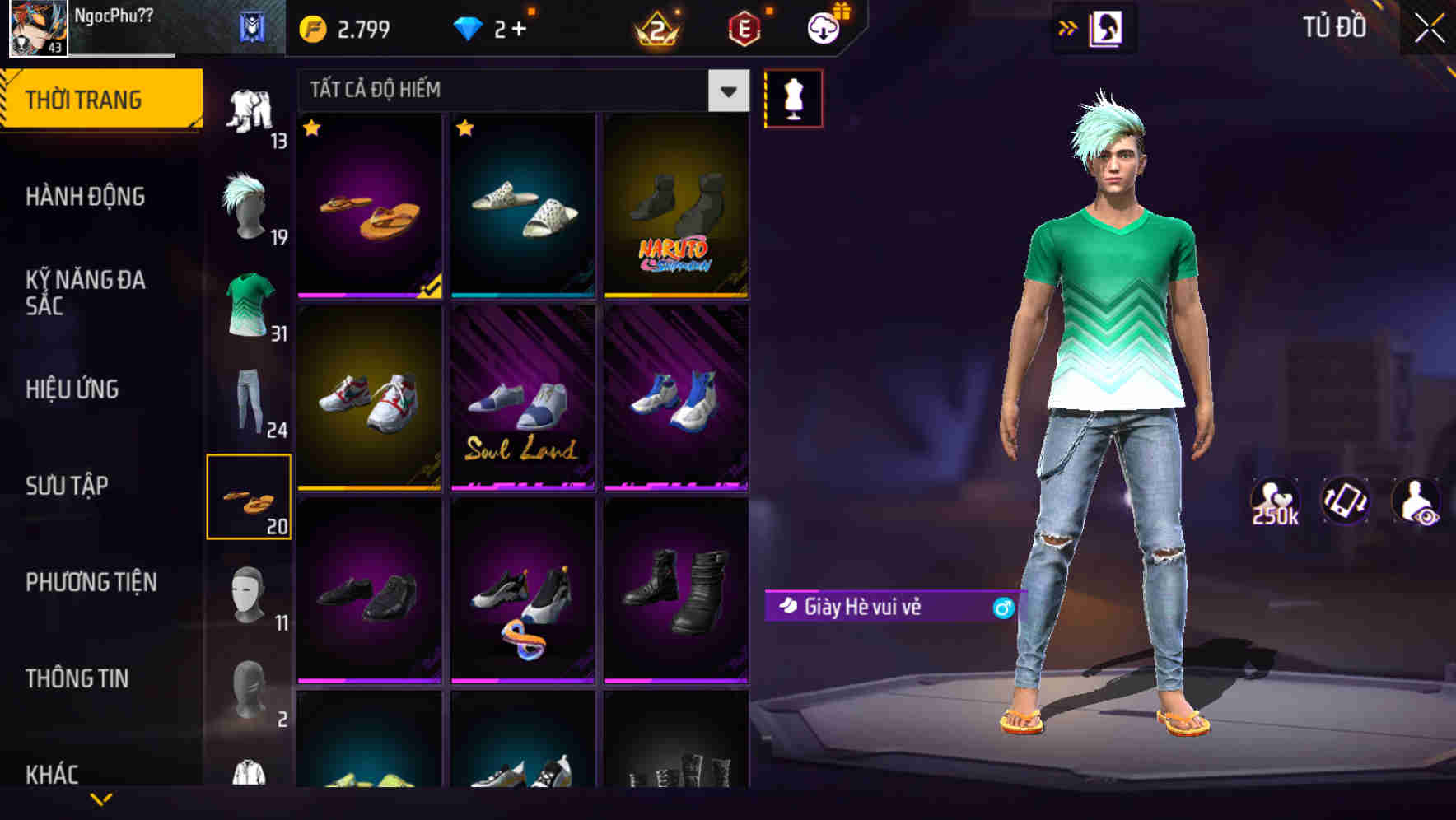
Task: Click the double-arrow expander at top right
Action: (1068, 26)
